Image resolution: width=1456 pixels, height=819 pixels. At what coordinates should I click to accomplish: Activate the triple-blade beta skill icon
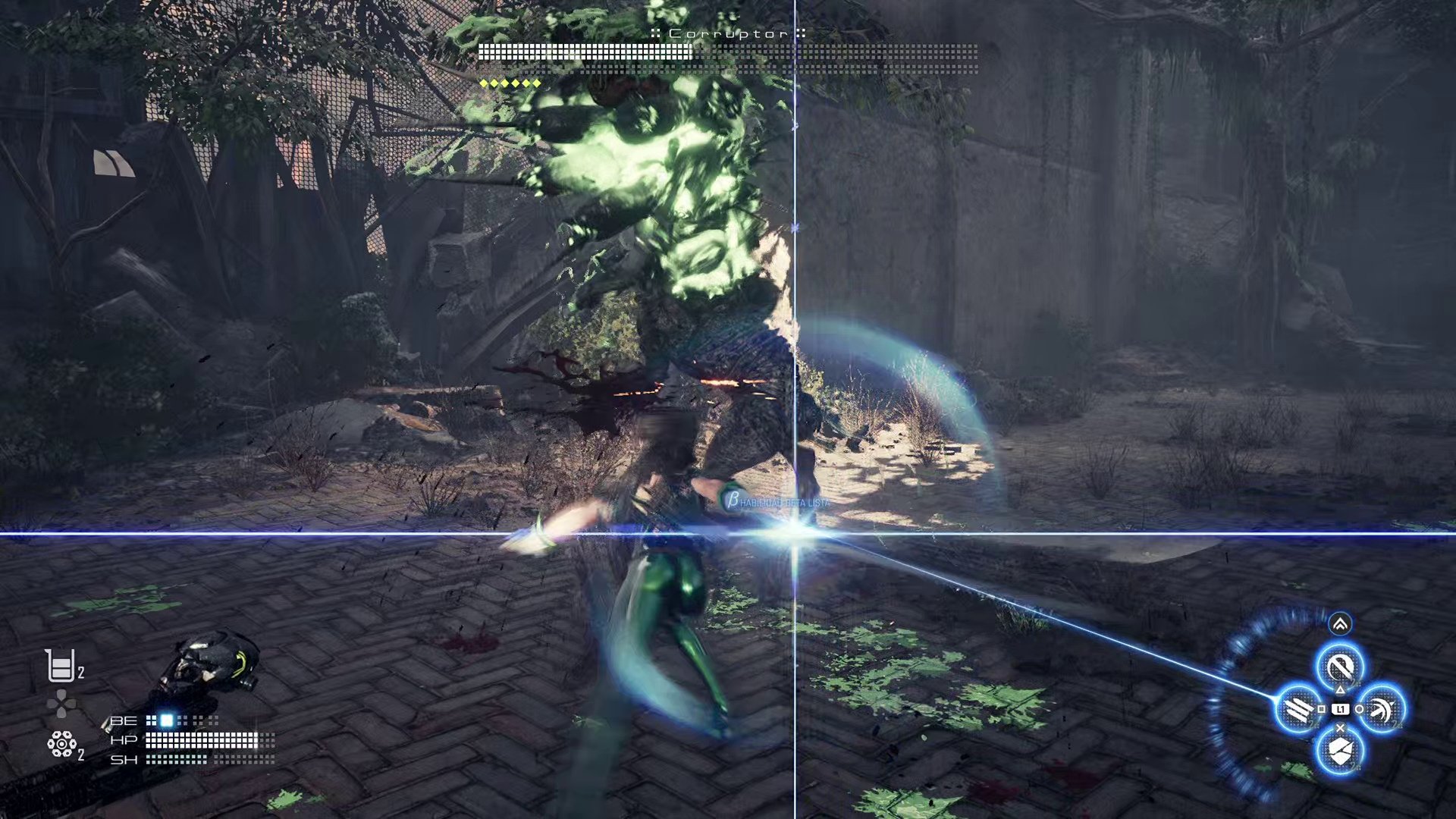pyautogui.click(x=1298, y=710)
